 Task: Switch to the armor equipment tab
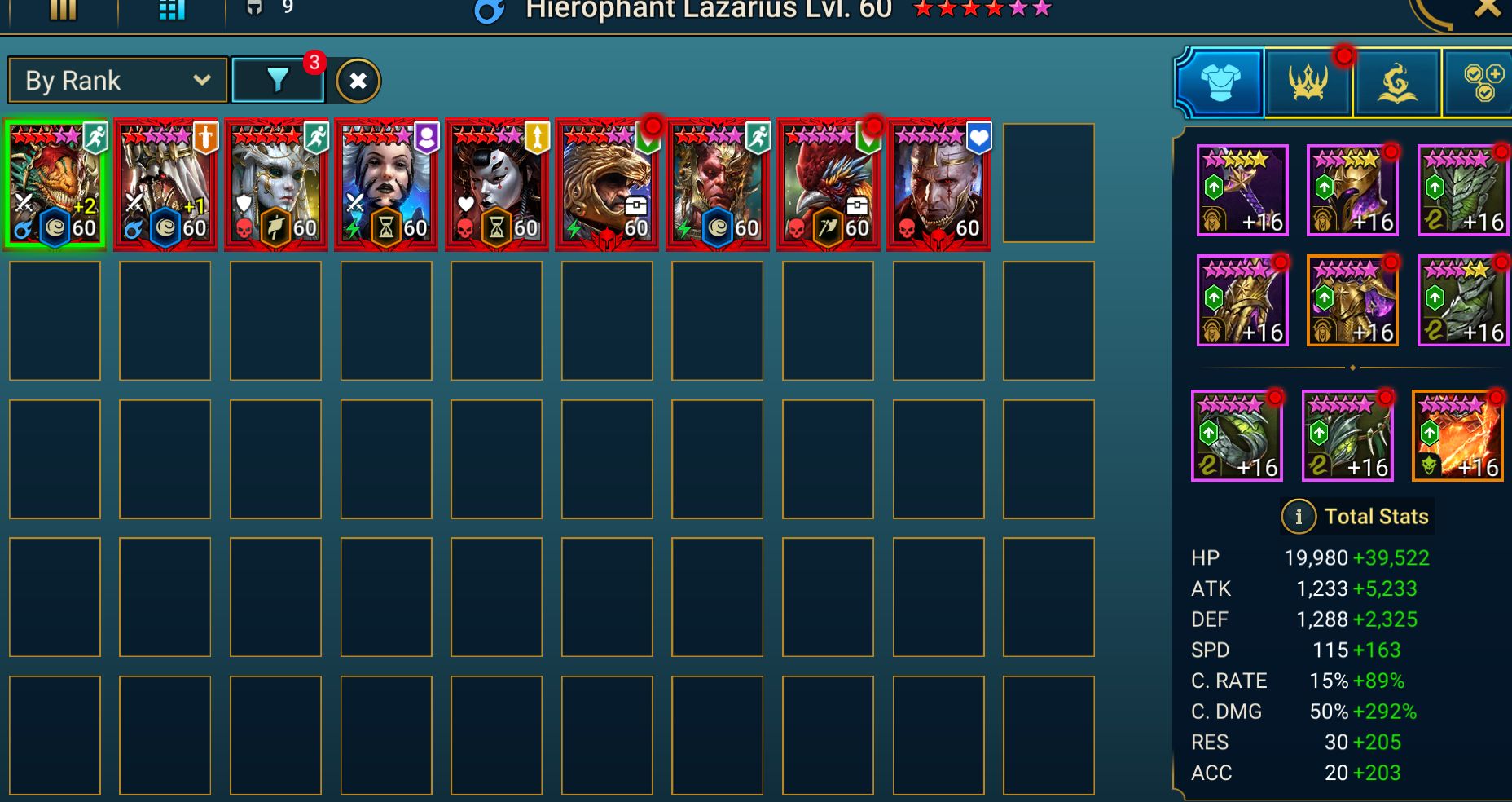click(1220, 82)
